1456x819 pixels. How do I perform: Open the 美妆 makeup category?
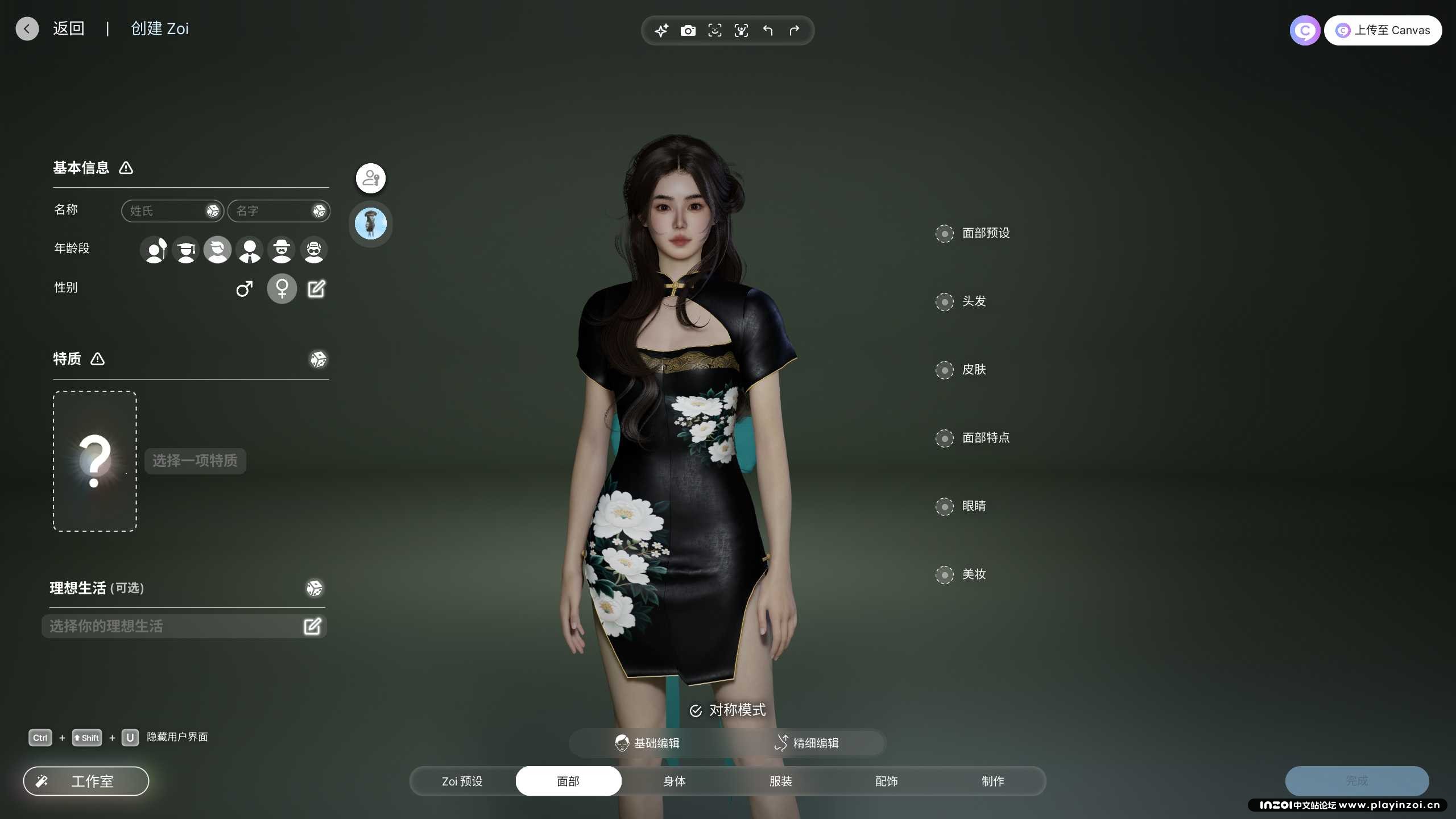pos(945,574)
